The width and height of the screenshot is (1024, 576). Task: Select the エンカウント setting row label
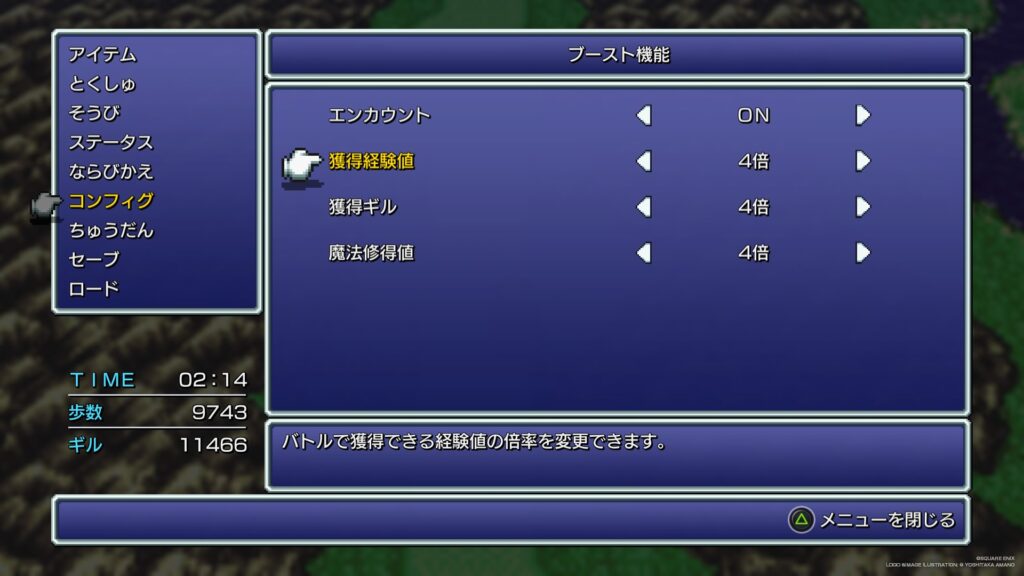pos(379,115)
